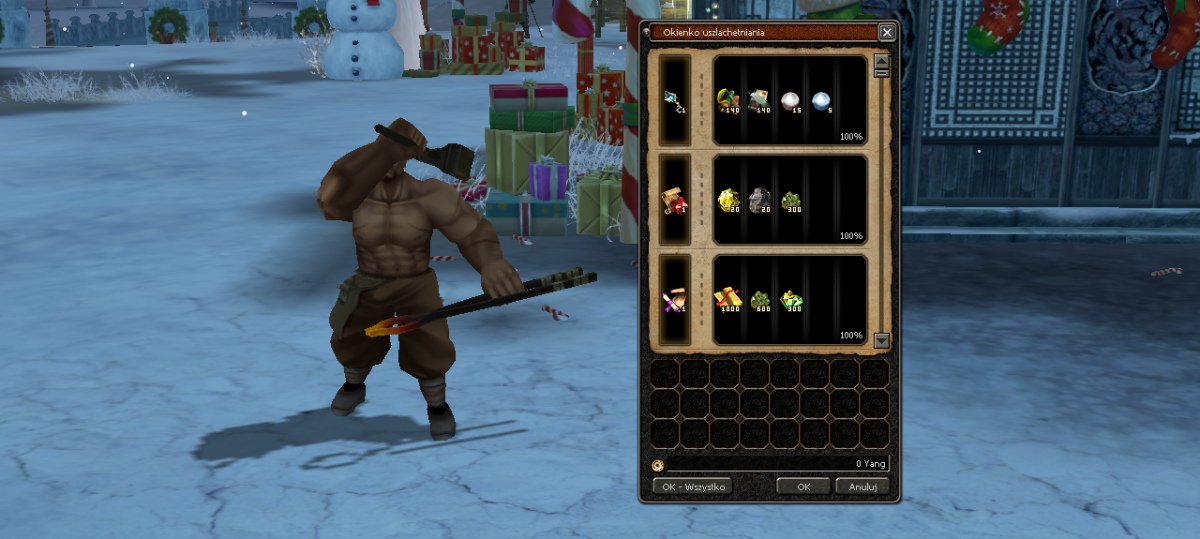Click the scroll-up arrow of the recipe list
The width and height of the screenshot is (1200, 539).
click(x=881, y=60)
